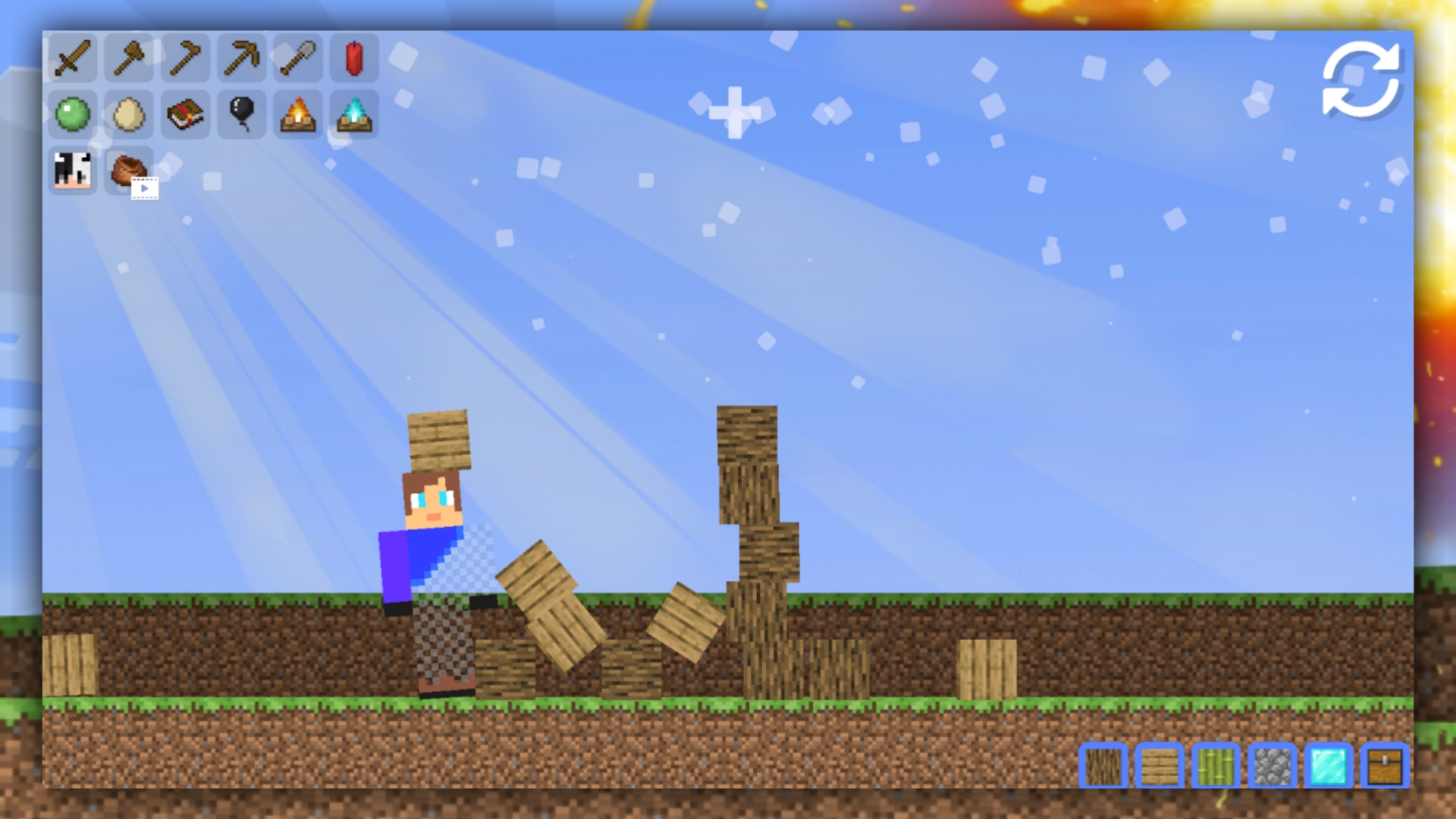Open the enchanted book item

(184, 115)
